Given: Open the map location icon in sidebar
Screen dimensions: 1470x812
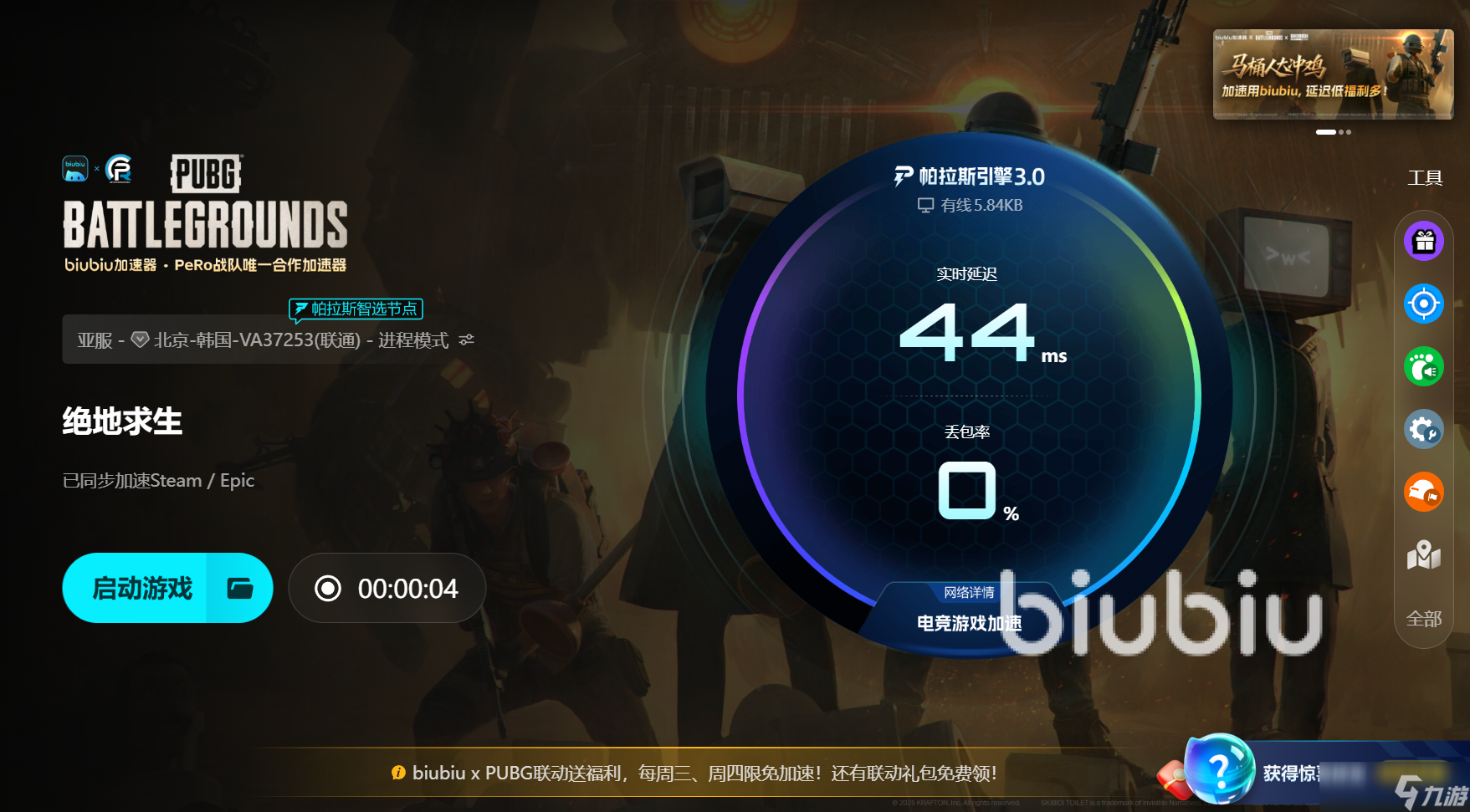Looking at the screenshot, I should 1423,554.
